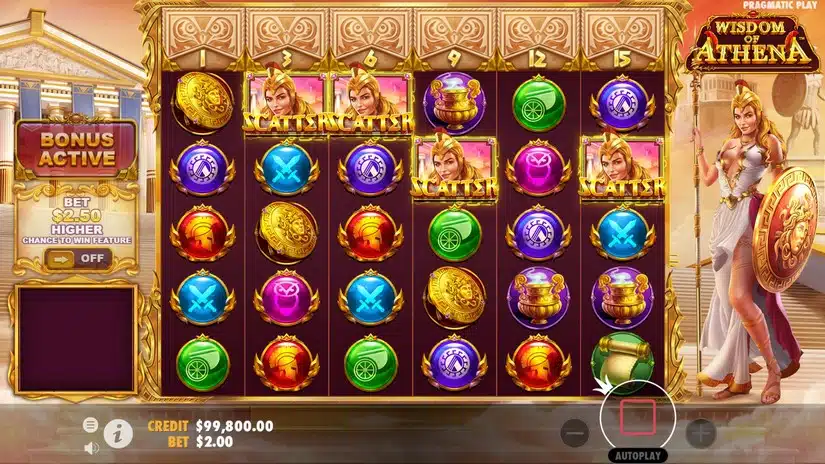Decrease the bet with the minus button
The width and height of the screenshot is (825, 464).
(x=574, y=433)
